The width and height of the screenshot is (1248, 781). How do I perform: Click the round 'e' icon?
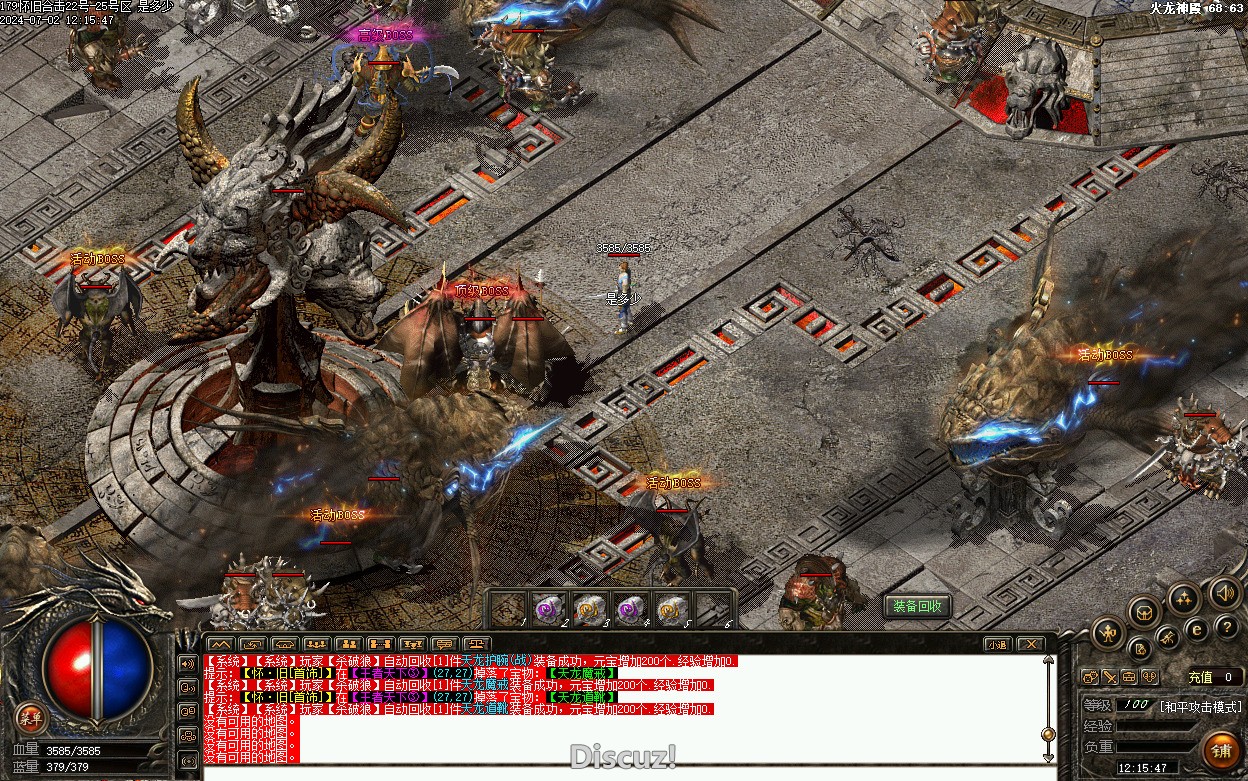click(1196, 630)
